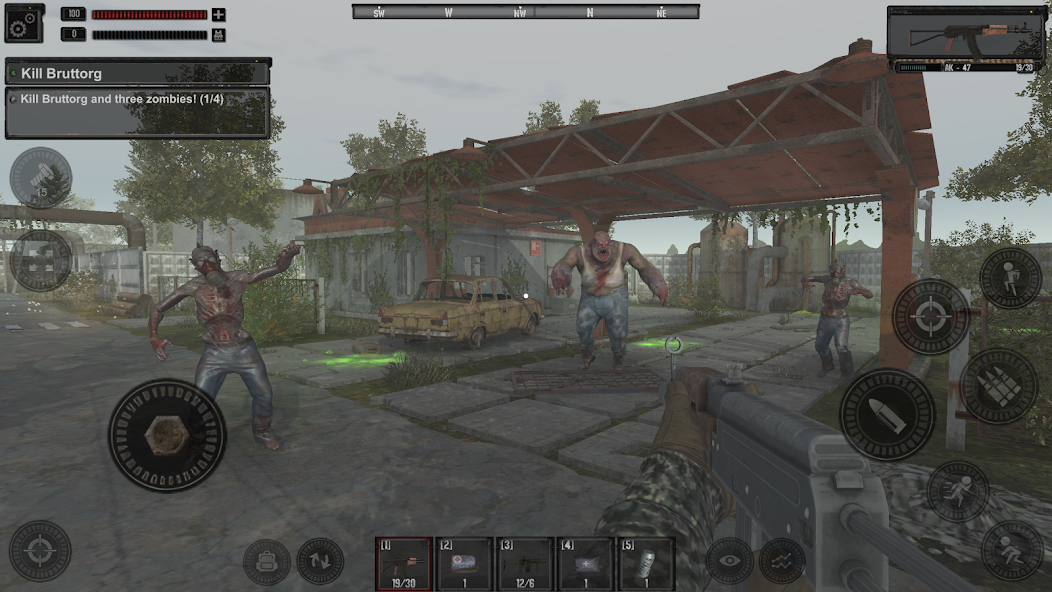Select the medkit in hotbar slot 2

[x=465, y=563]
